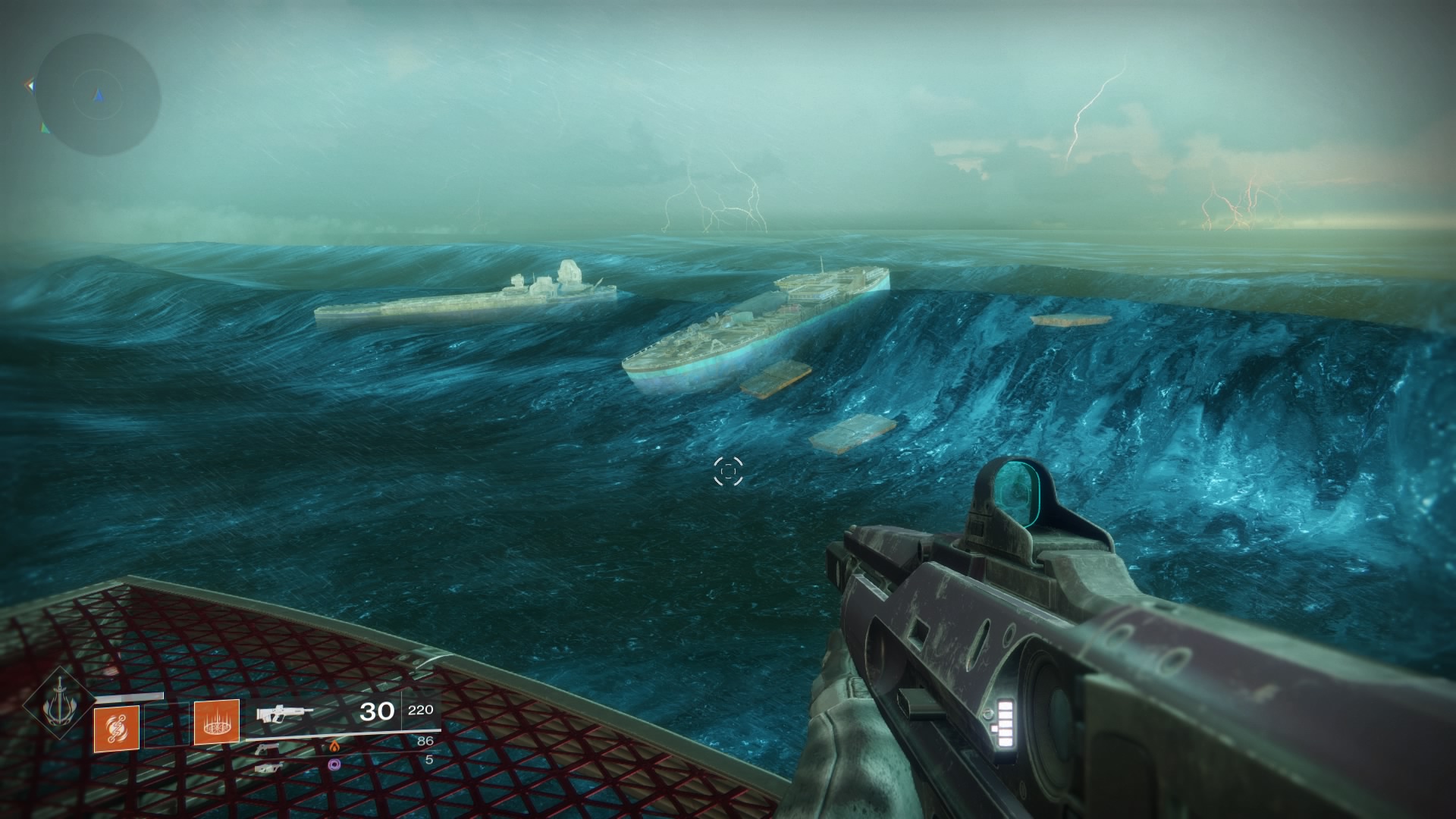Select the heavy weapon icon below pistol
1456x819 pixels.
pyautogui.click(x=268, y=767)
